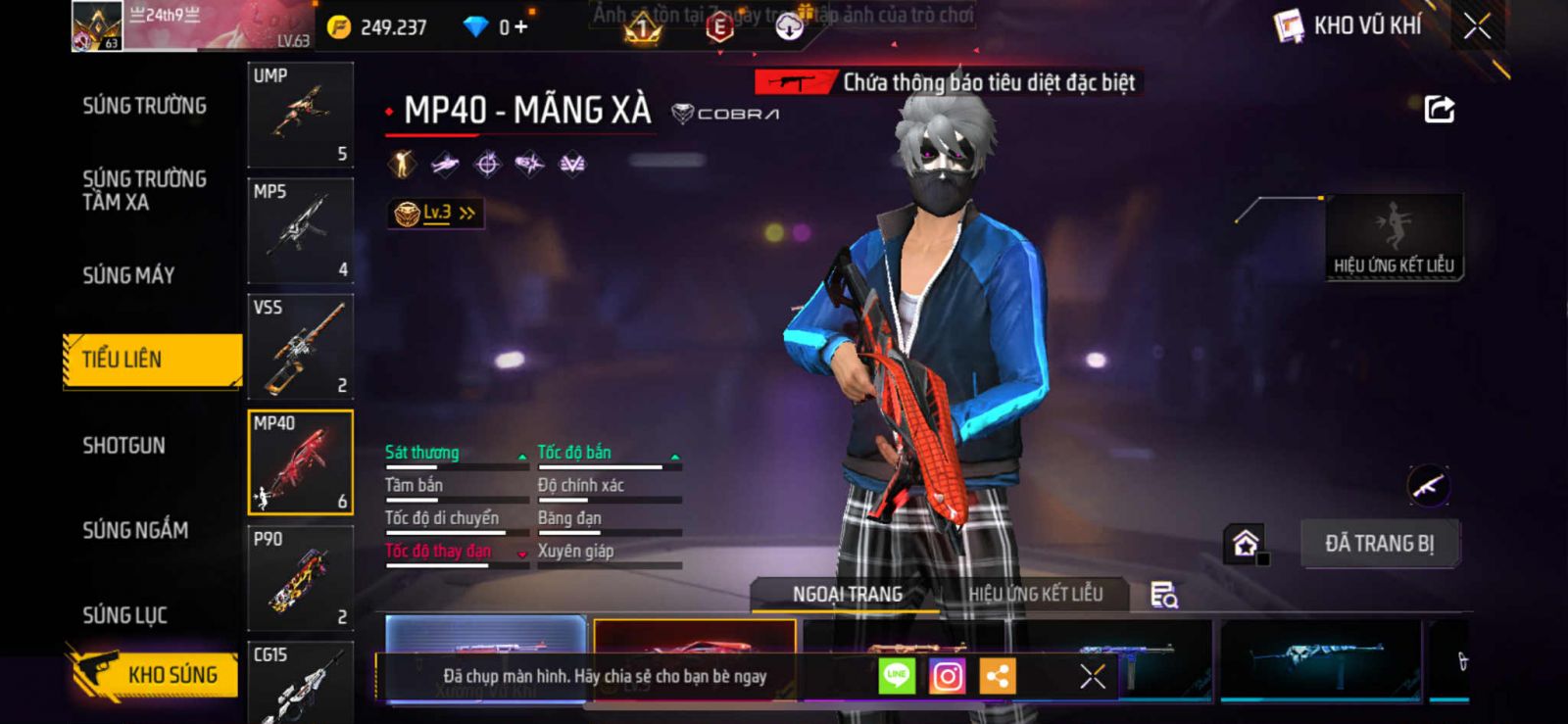This screenshot has width=1568, height=724.
Task: Open the Súng Trường Tầm Xa category
Action: [x=144, y=190]
